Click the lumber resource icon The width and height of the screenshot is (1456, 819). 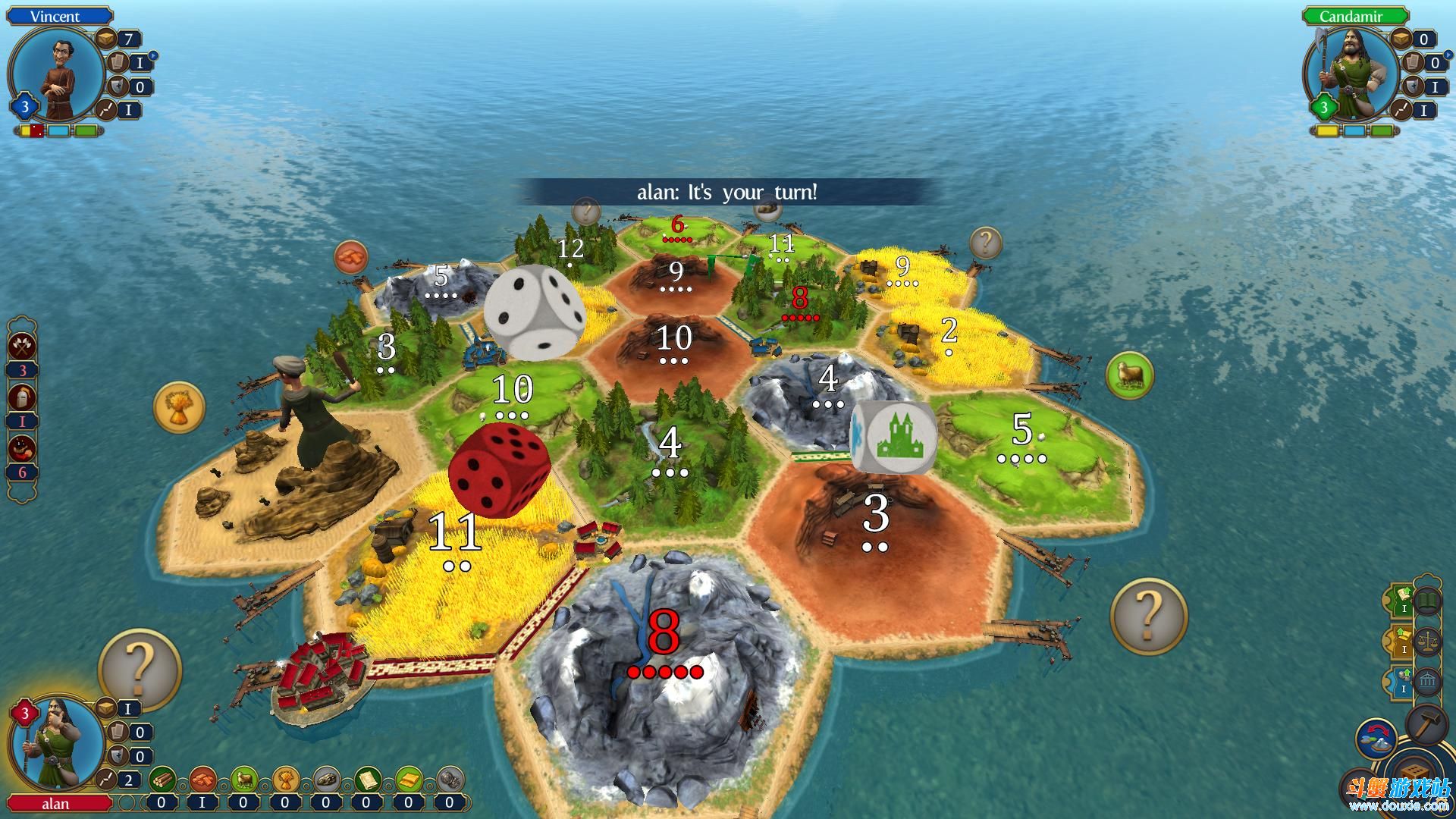pyautogui.click(x=162, y=779)
